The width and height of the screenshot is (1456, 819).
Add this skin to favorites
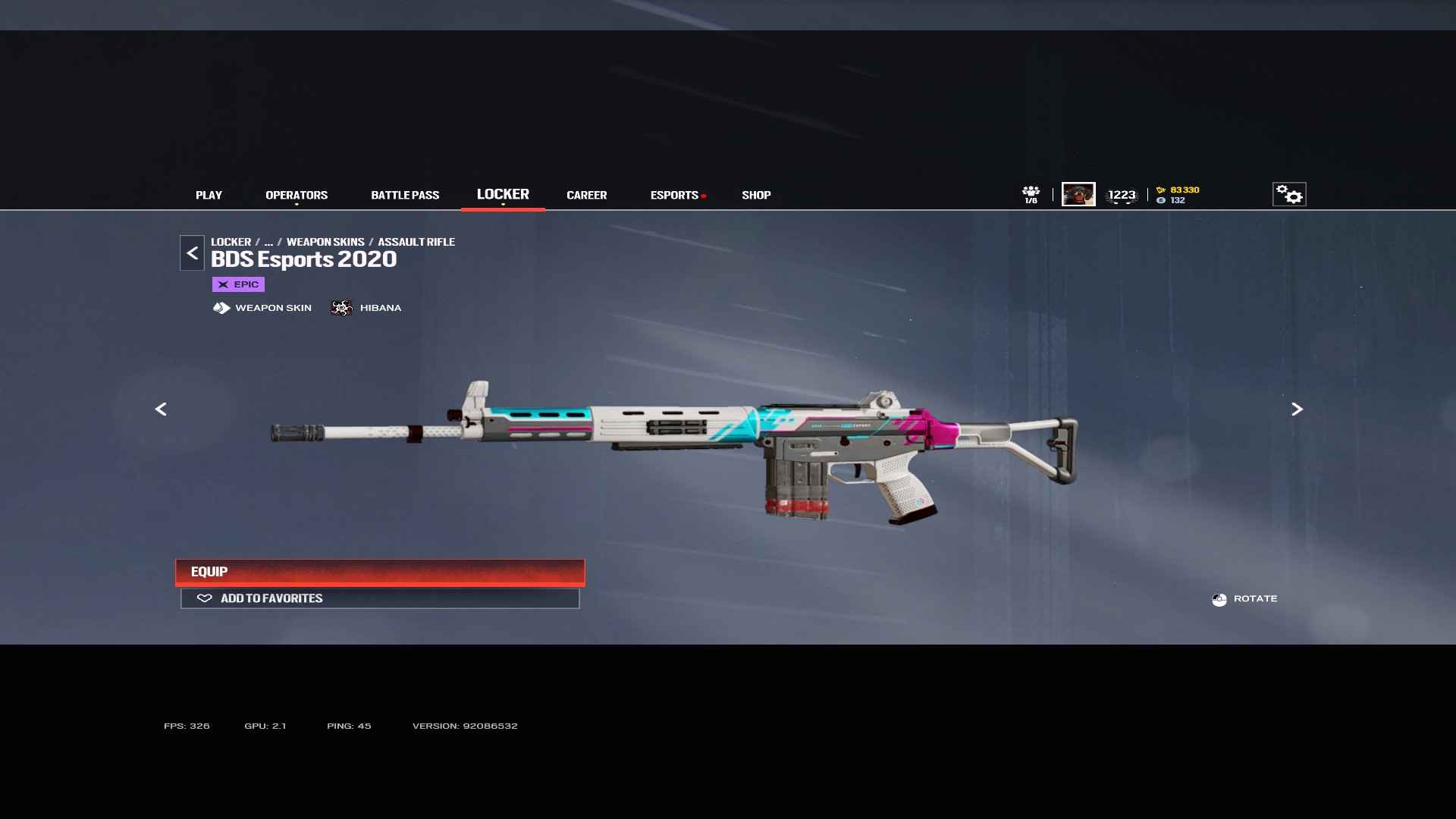(380, 598)
